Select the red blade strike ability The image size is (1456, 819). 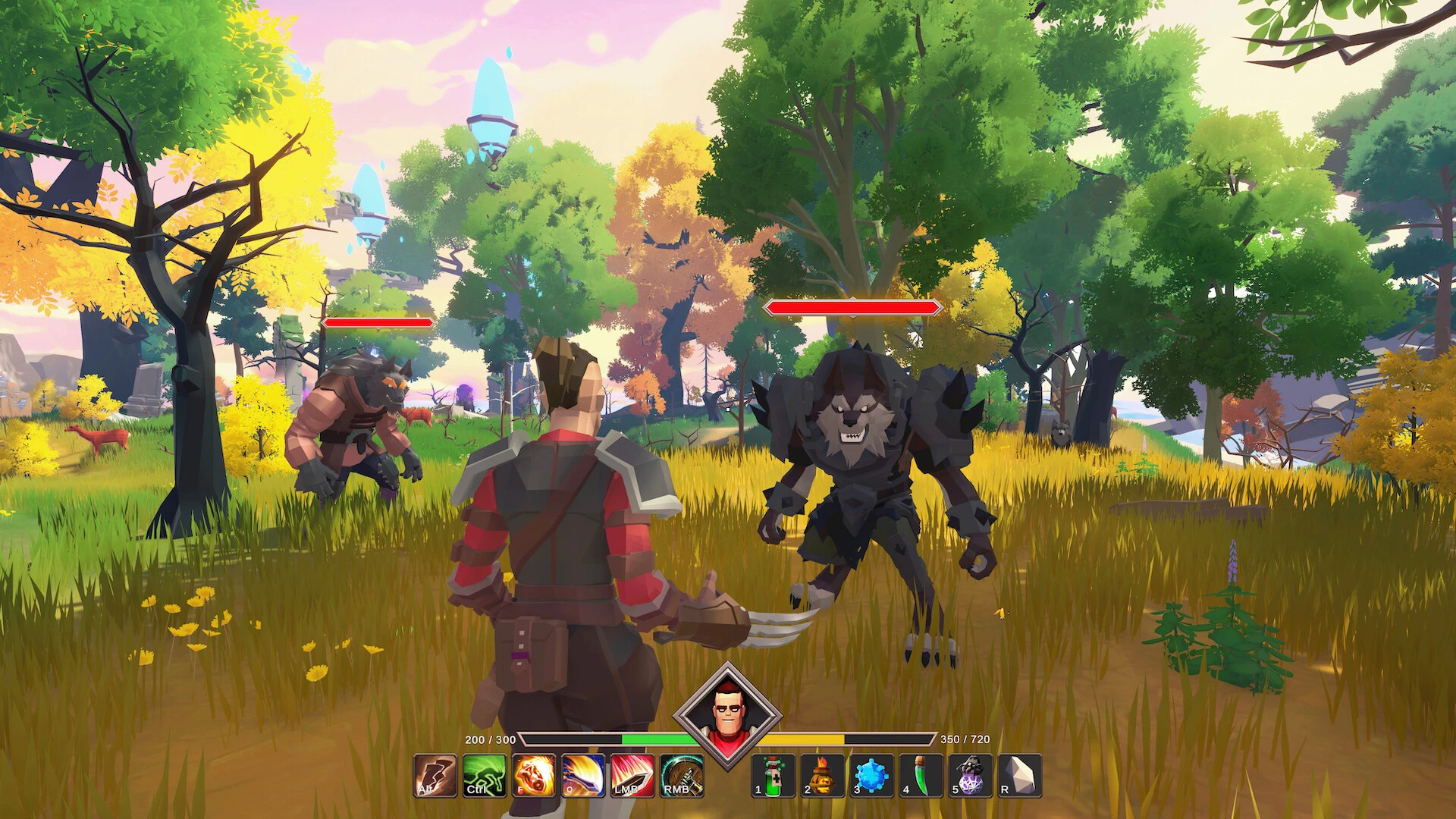[632, 776]
